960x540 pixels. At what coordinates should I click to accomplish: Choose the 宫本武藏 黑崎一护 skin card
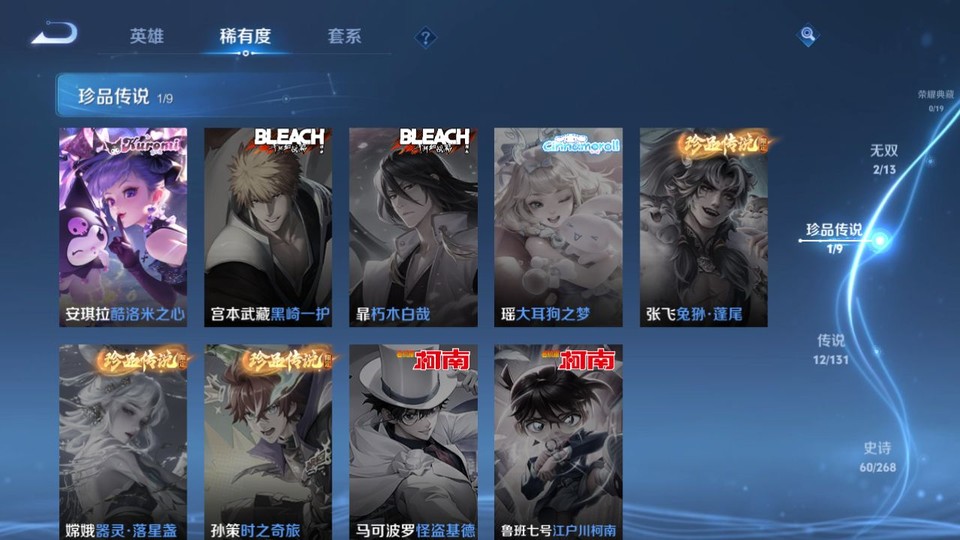click(268, 227)
